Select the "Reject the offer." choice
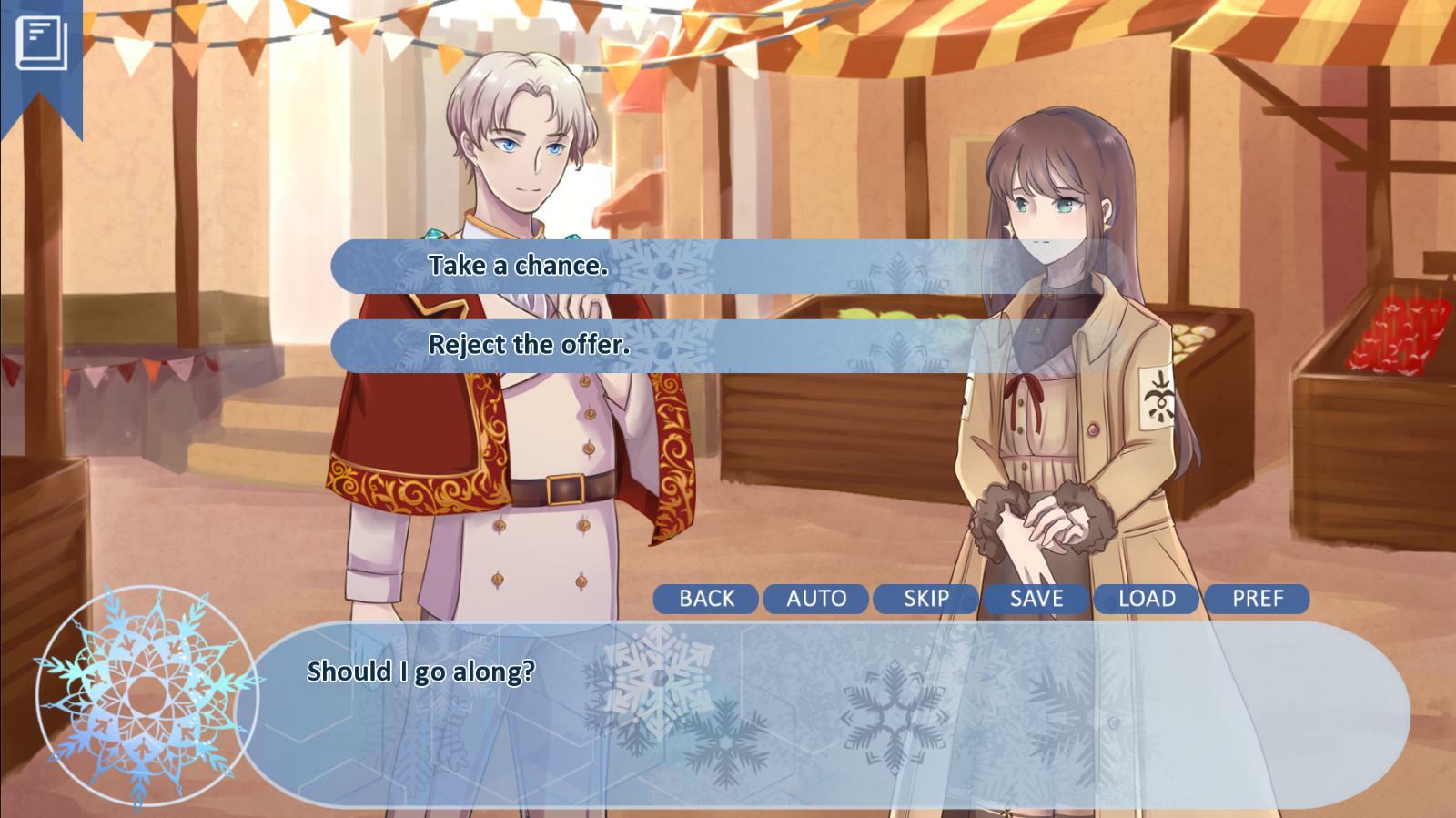This screenshot has width=1456, height=818. 530,344
